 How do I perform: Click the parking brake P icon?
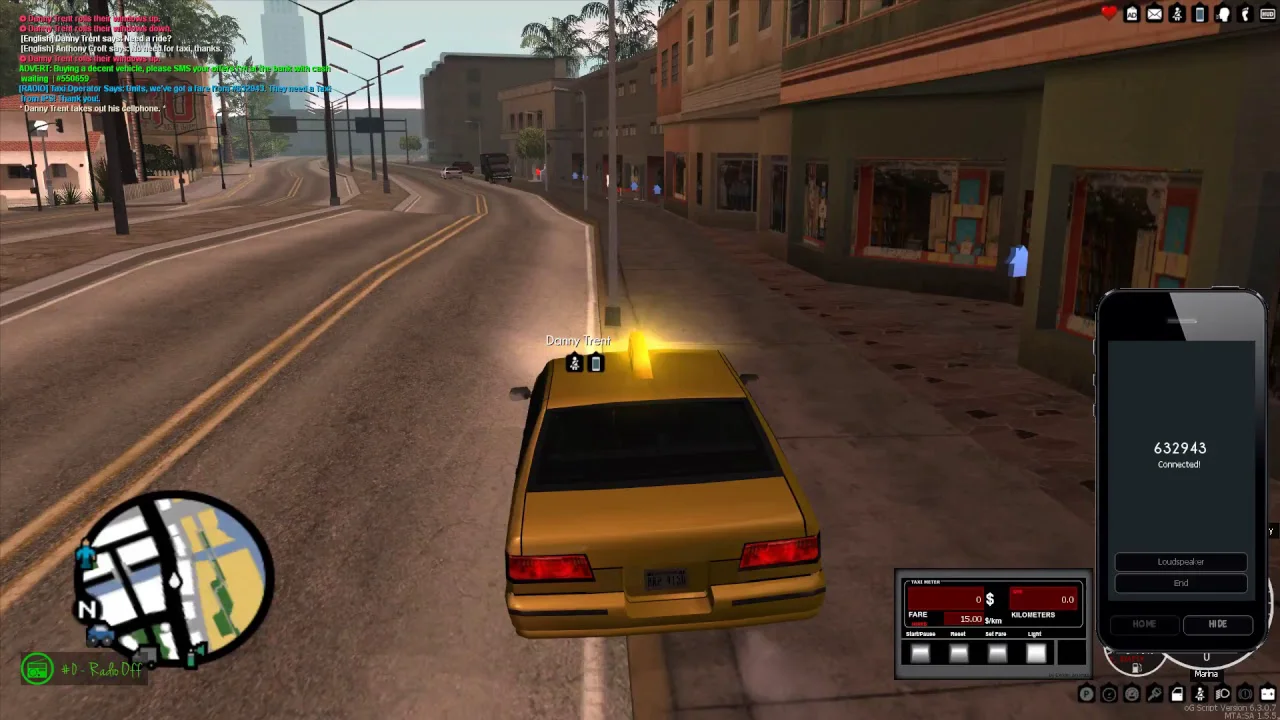[1087, 694]
